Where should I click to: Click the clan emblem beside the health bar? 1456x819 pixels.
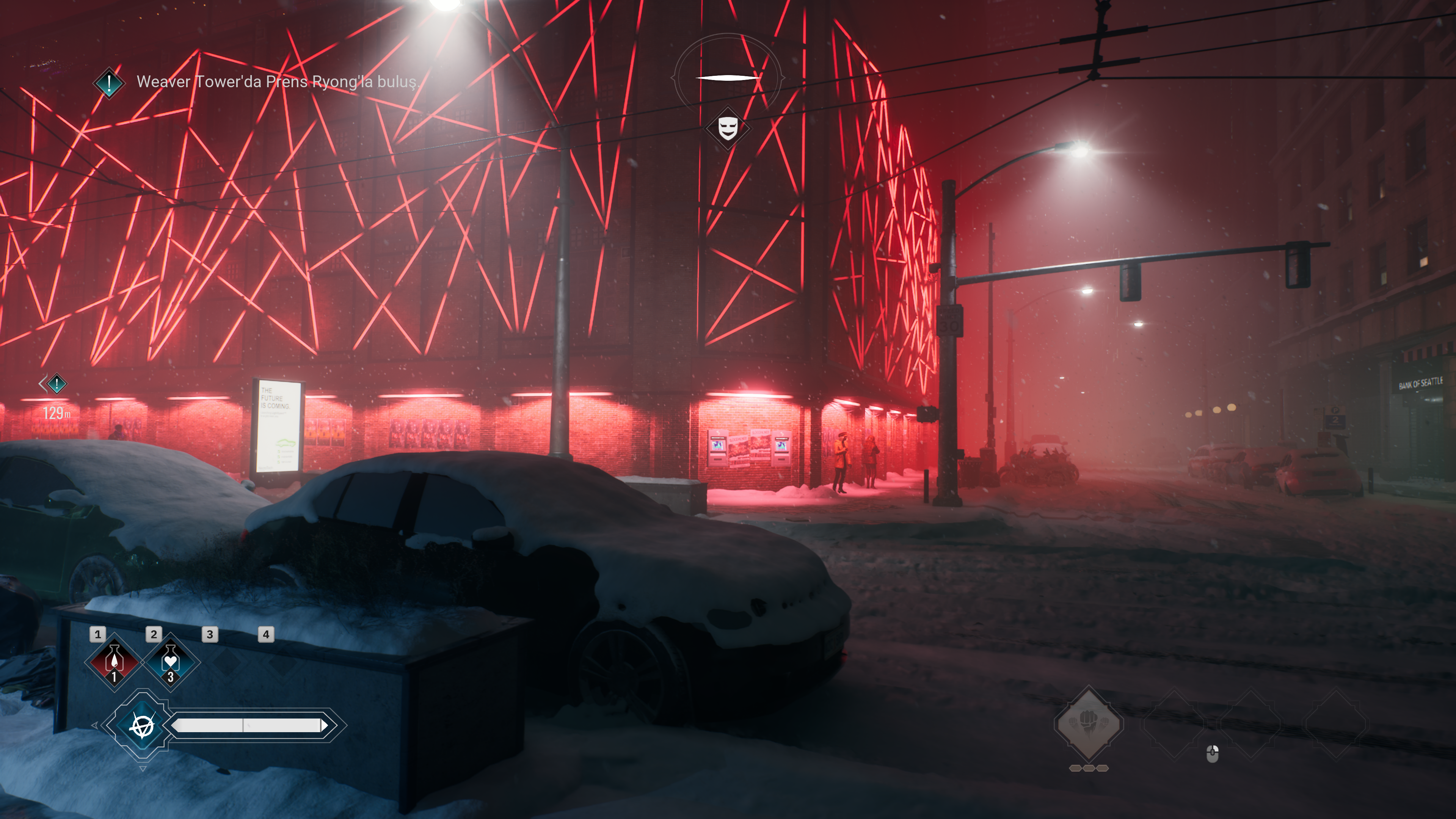(x=142, y=725)
